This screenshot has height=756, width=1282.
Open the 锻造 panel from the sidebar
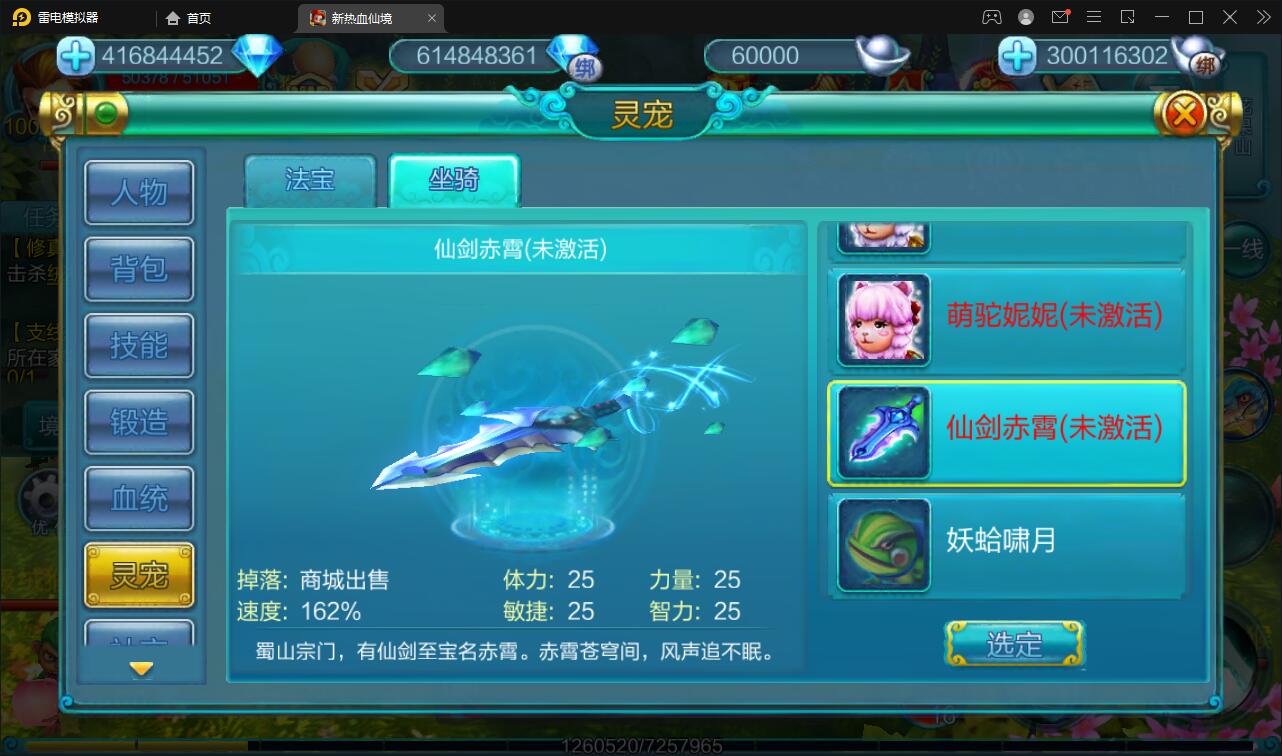coord(139,422)
